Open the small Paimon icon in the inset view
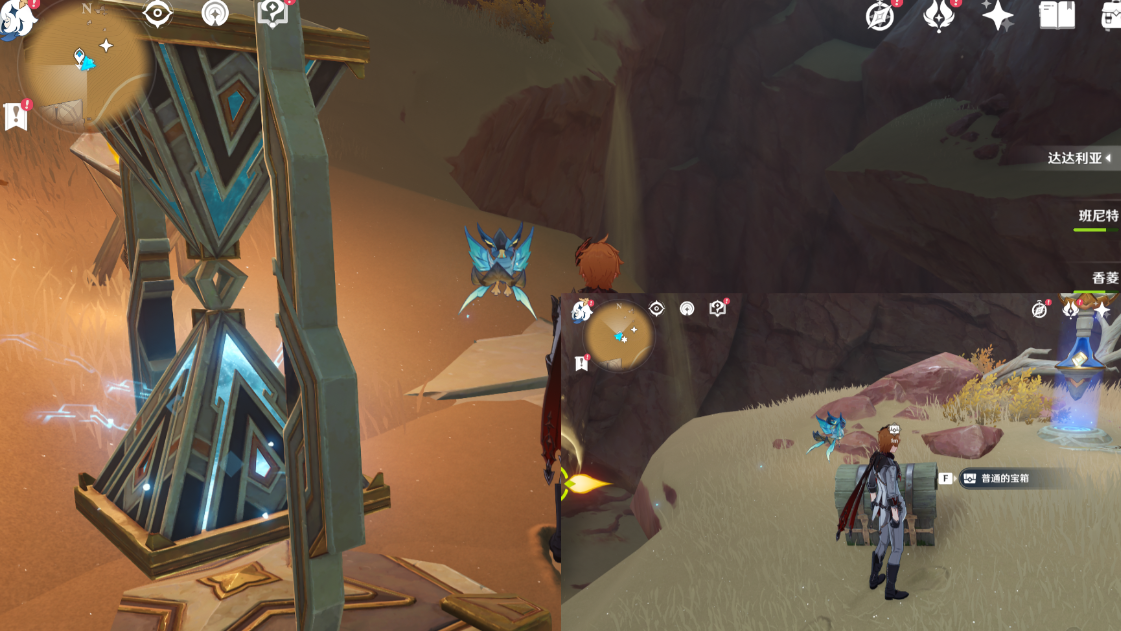 coord(580,311)
